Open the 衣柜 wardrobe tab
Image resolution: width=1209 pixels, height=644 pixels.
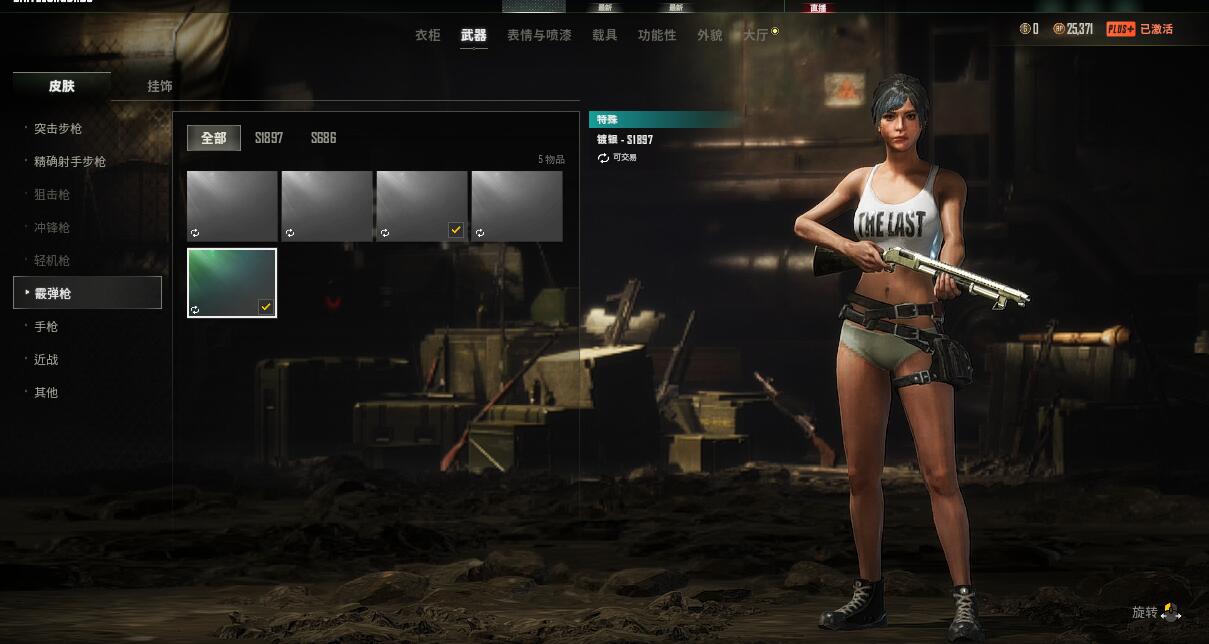pyautogui.click(x=428, y=35)
